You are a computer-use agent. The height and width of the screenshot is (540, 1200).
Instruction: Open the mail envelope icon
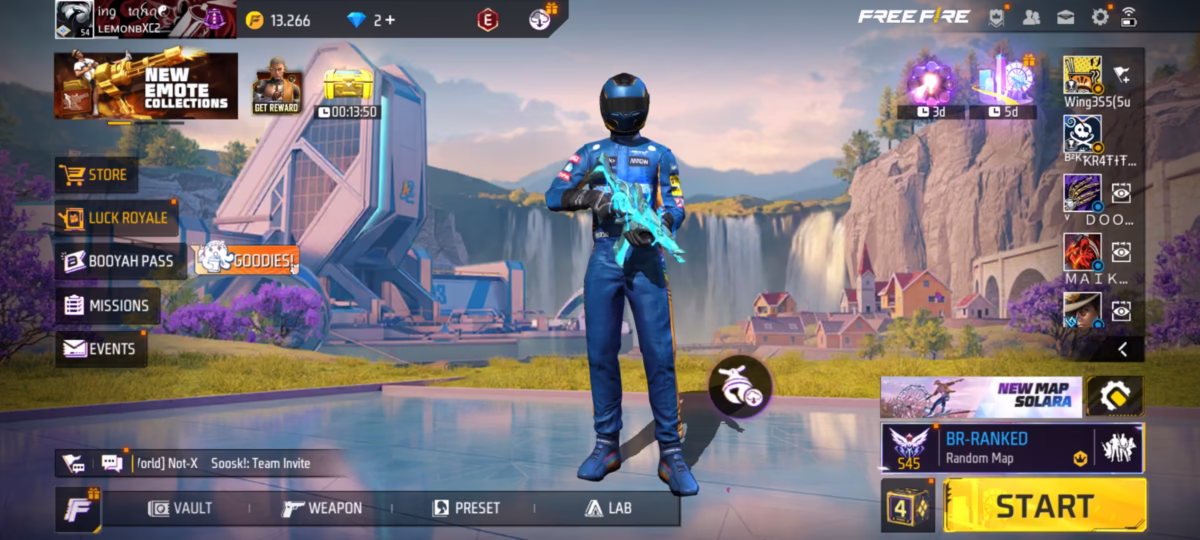coord(1066,17)
